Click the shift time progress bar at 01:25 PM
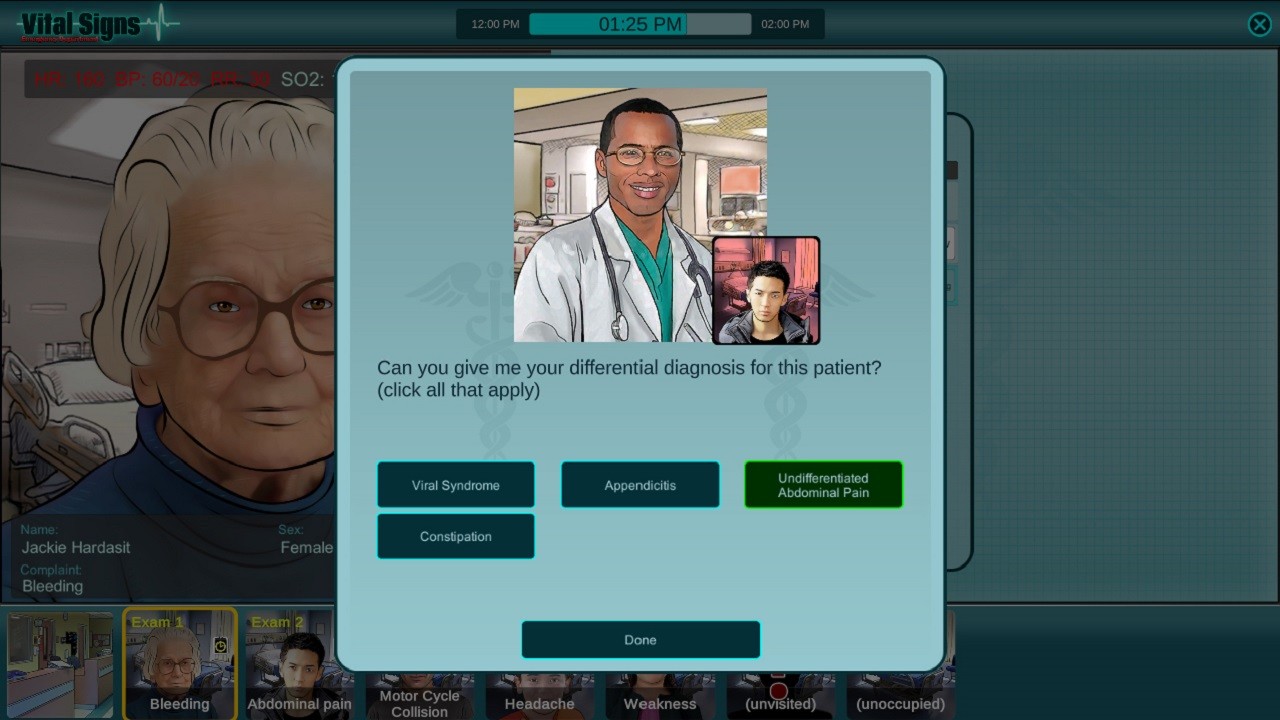Screen dimensions: 1280x720 click(640, 24)
